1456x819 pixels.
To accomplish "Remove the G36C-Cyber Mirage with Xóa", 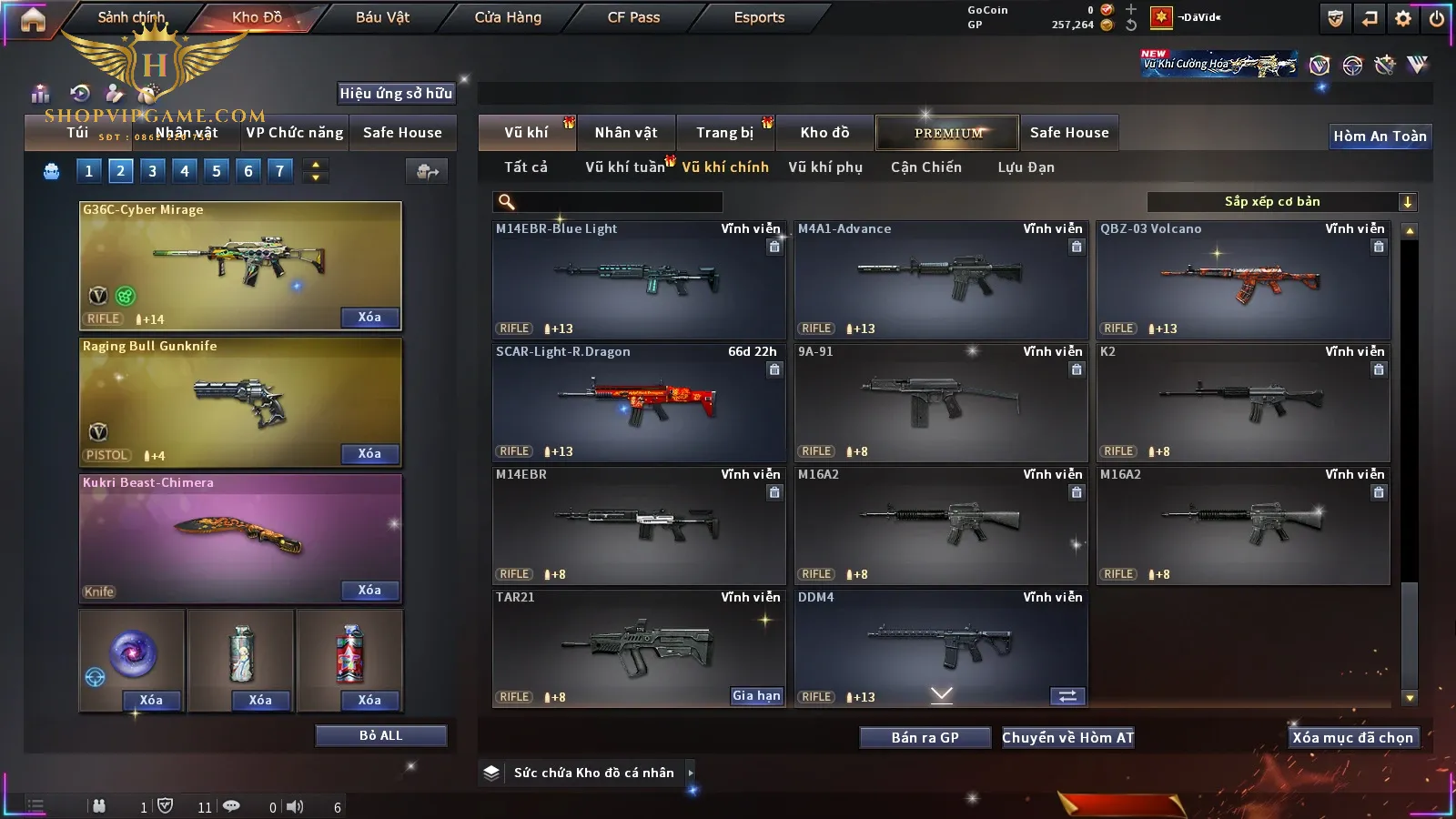I will (x=369, y=317).
